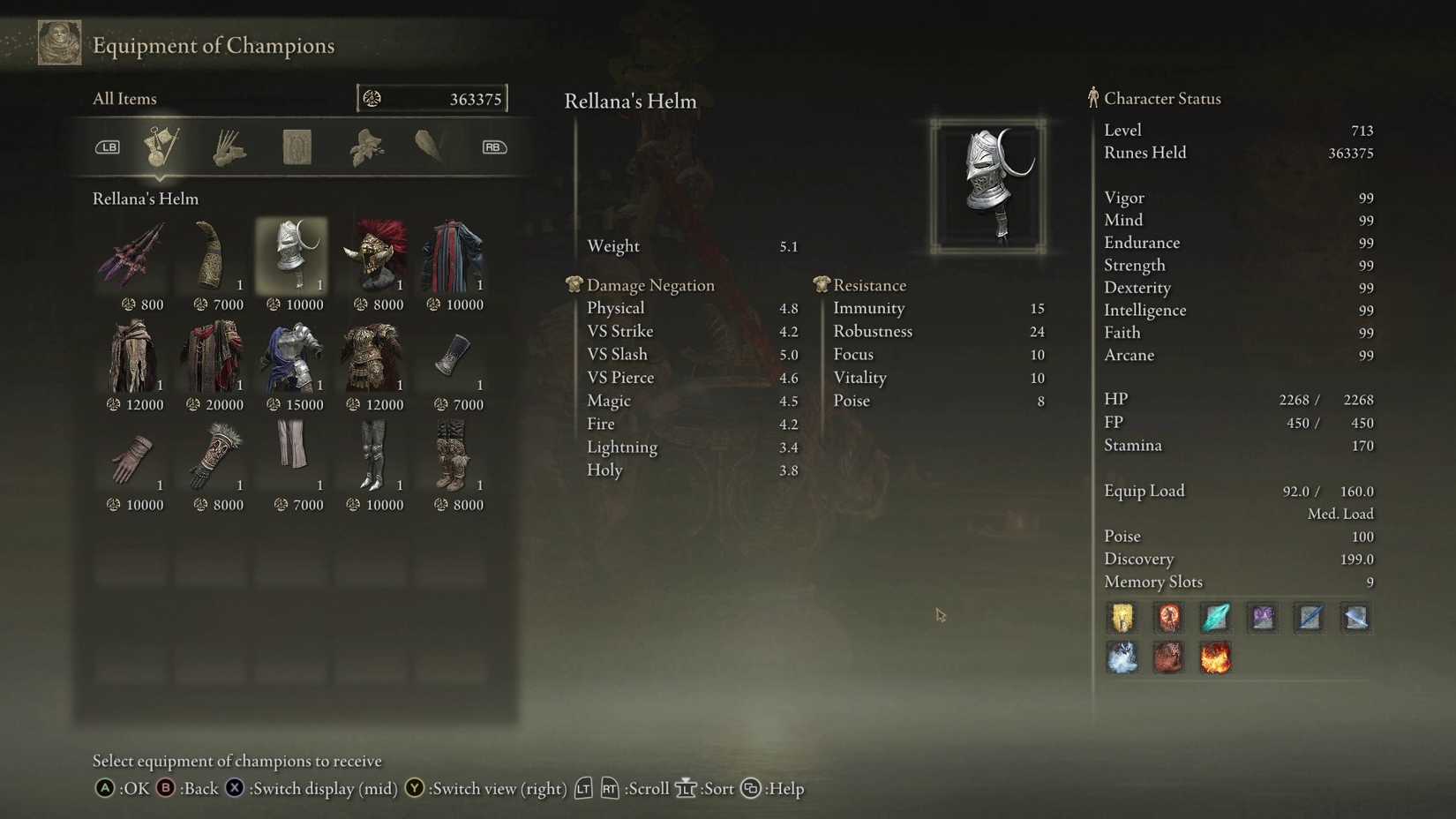Click the runes held counter field
1456x819 pixels.
(x=432, y=98)
